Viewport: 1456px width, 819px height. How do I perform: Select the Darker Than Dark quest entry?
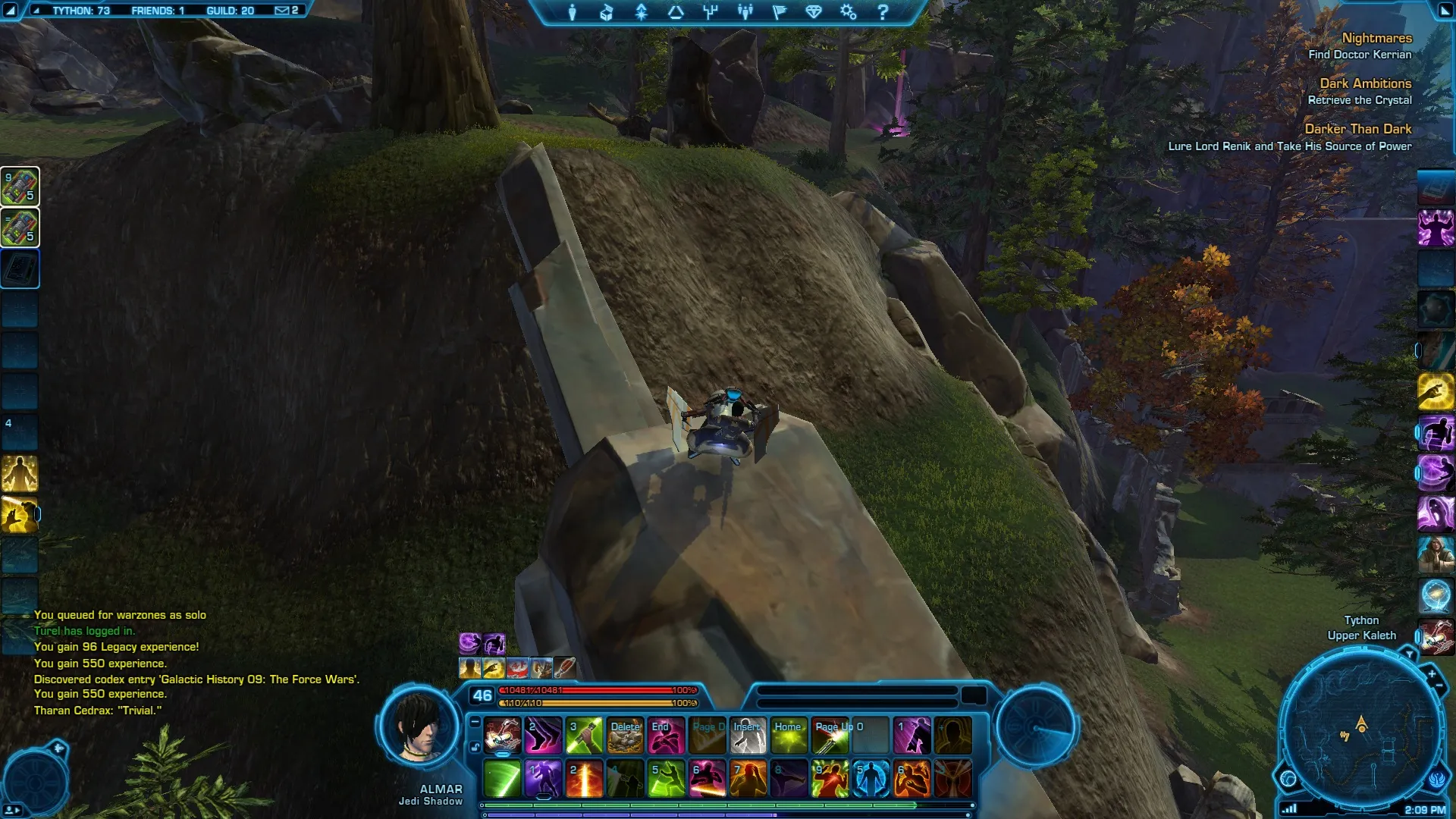point(1357,129)
